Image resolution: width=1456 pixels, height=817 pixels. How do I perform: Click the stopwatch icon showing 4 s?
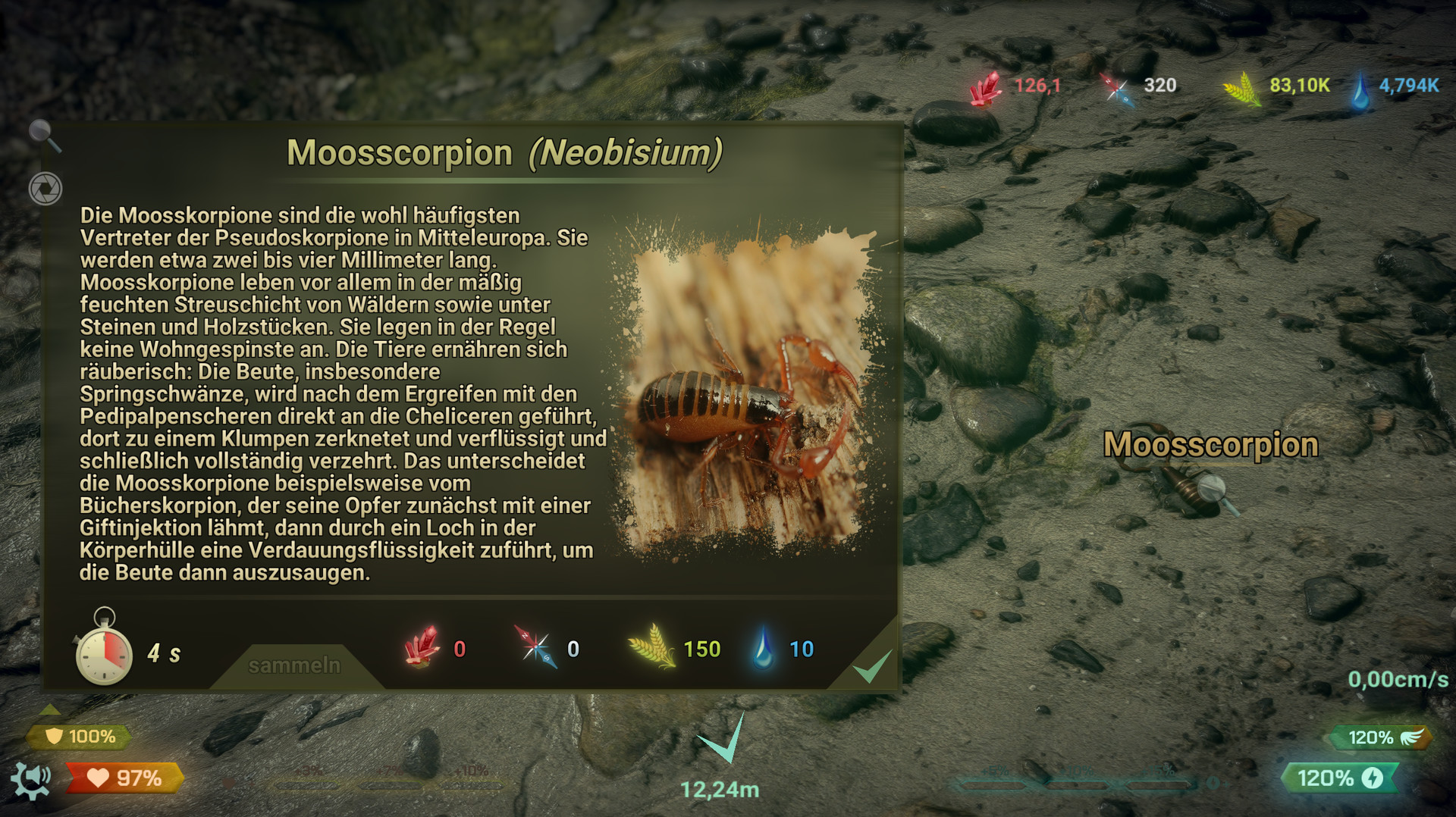pyautogui.click(x=105, y=650)
